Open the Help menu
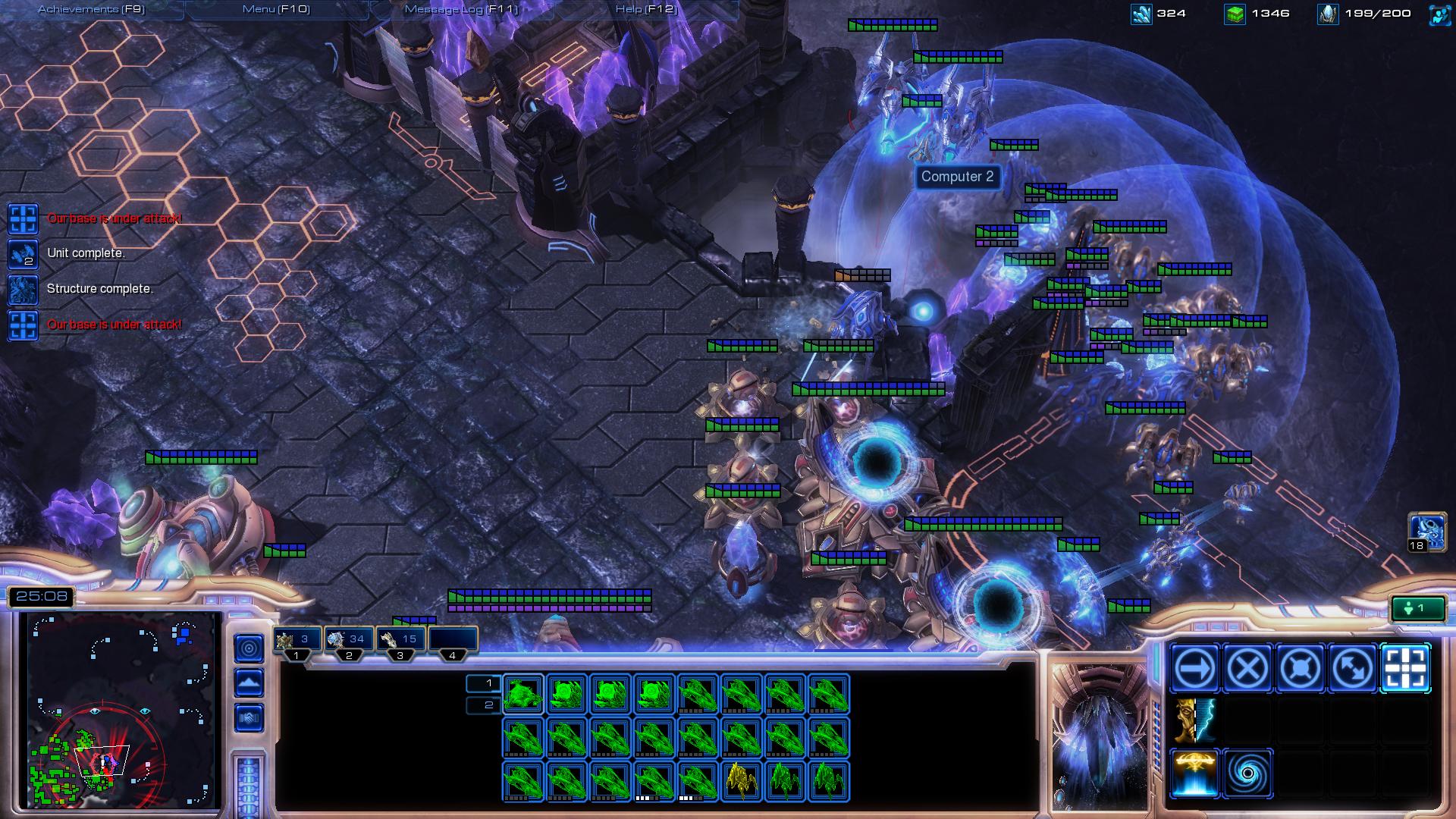Screen dimensions: 1456x819 tap(645, 9)
